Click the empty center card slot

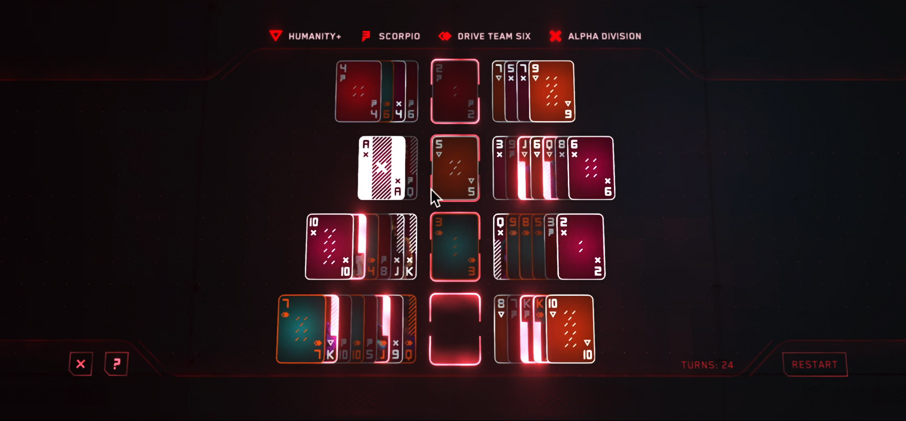point(455,328)
